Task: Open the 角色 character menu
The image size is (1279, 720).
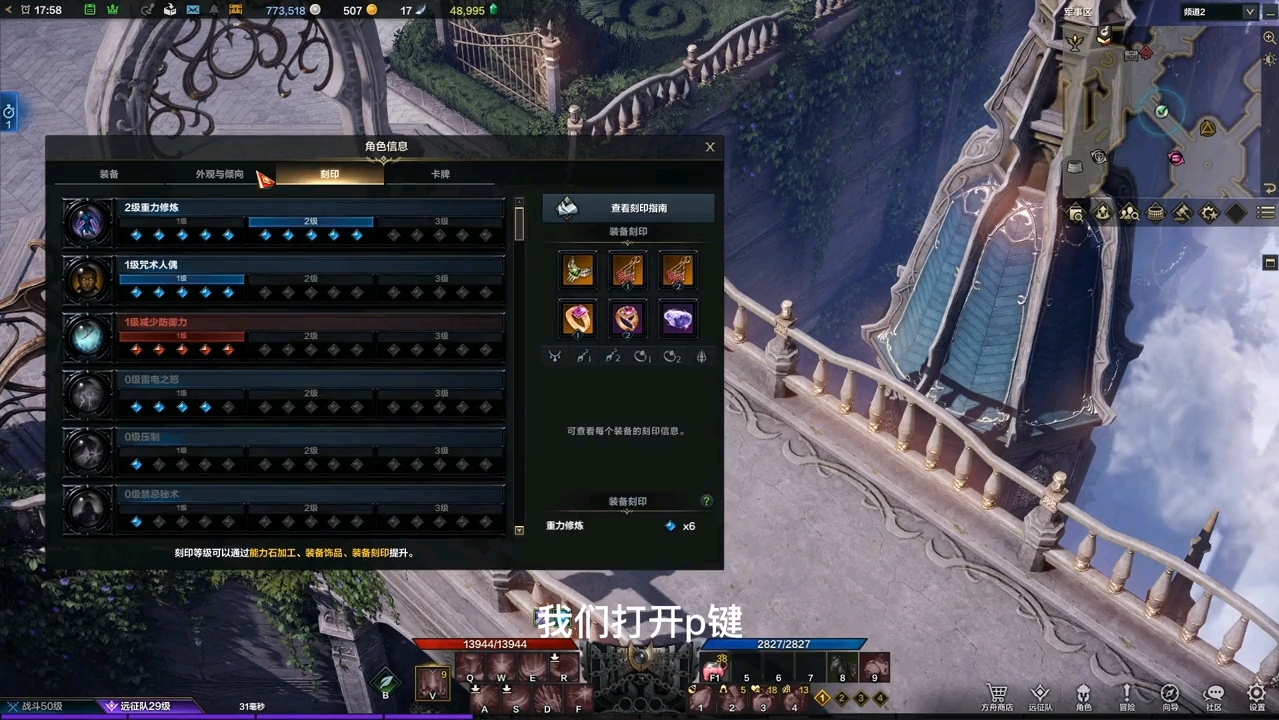Action: (x=1083, y=696)
